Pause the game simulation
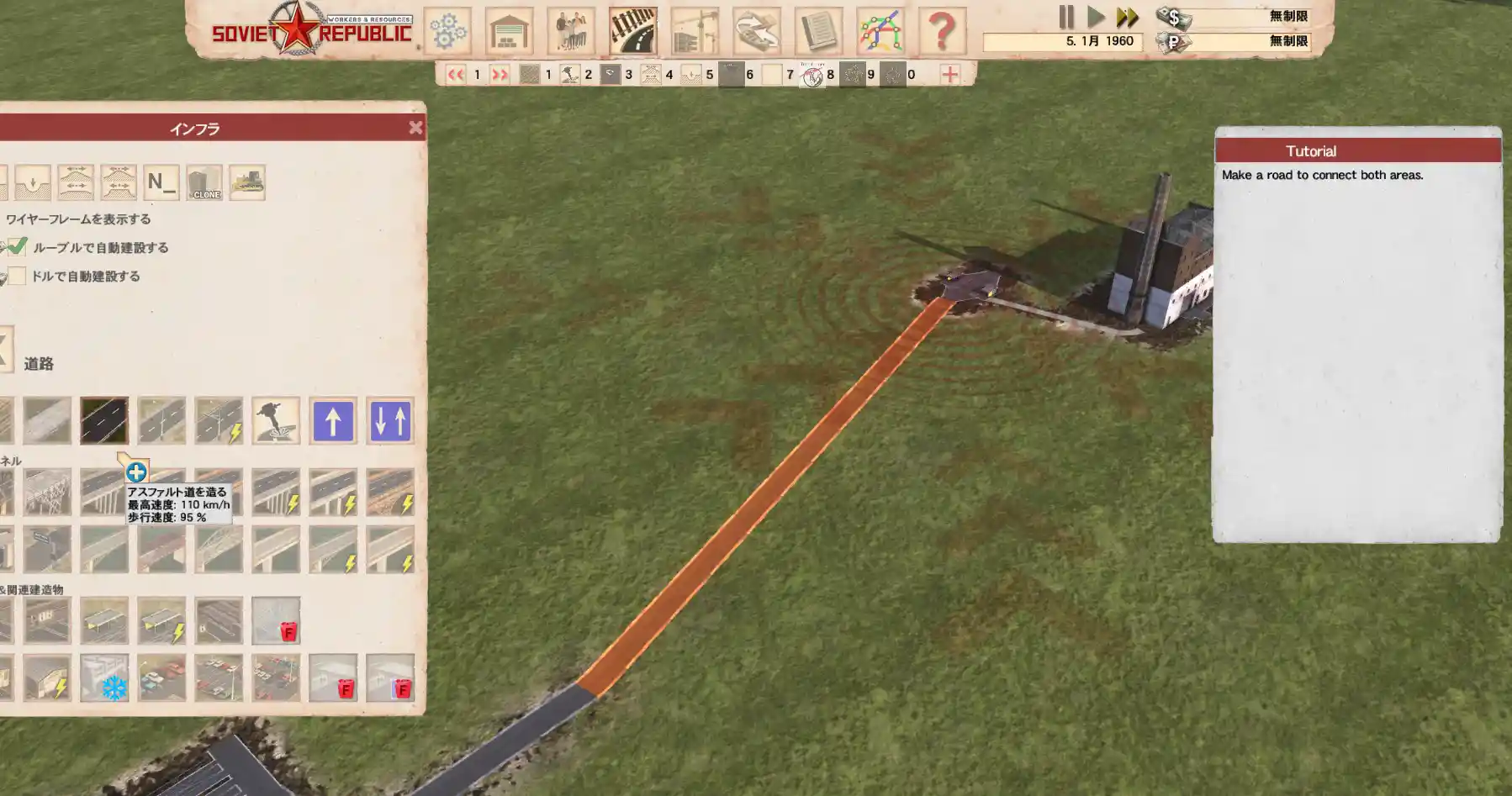 (1066, 17)
